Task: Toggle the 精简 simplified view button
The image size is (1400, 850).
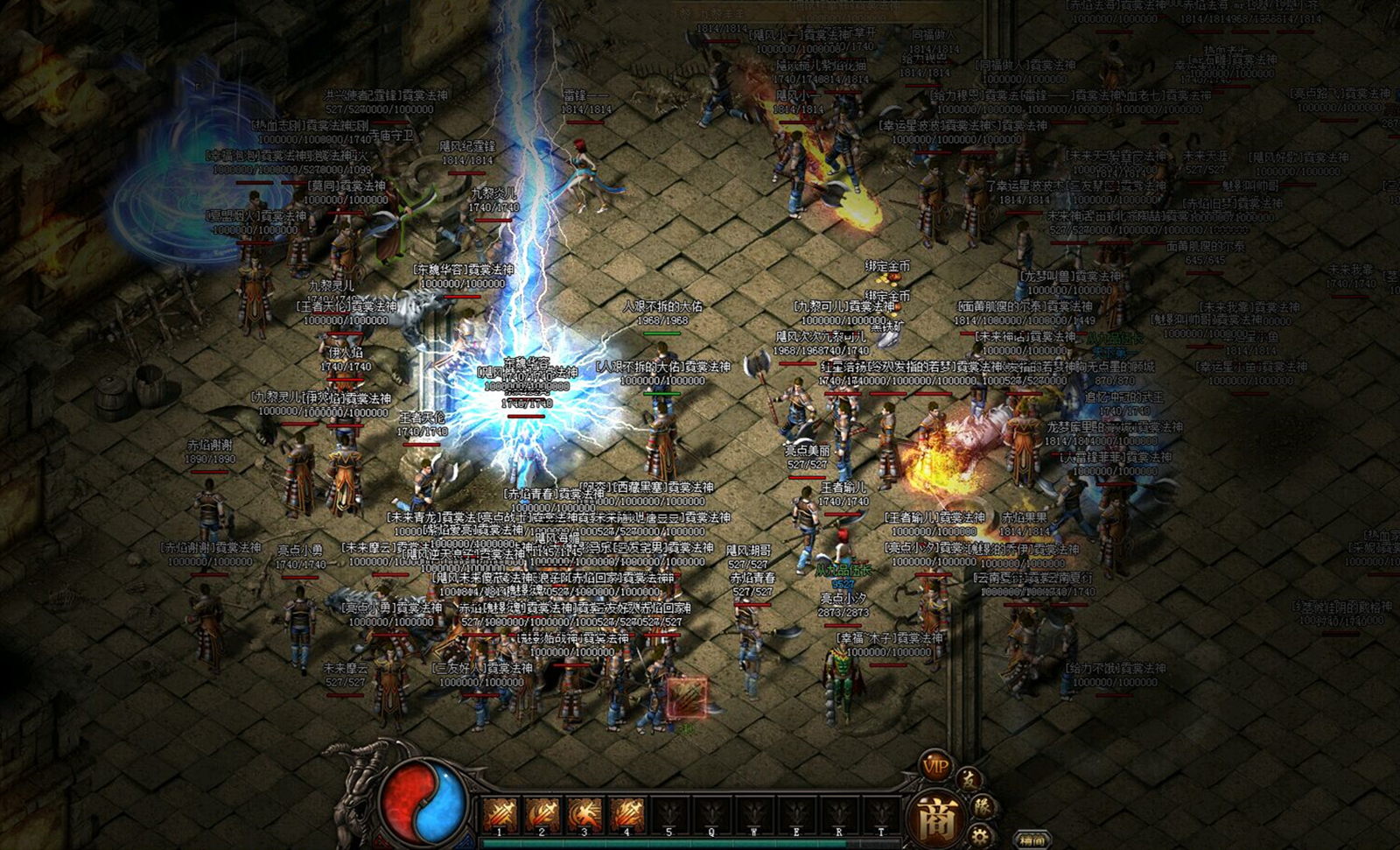Action: (1032, 839)
